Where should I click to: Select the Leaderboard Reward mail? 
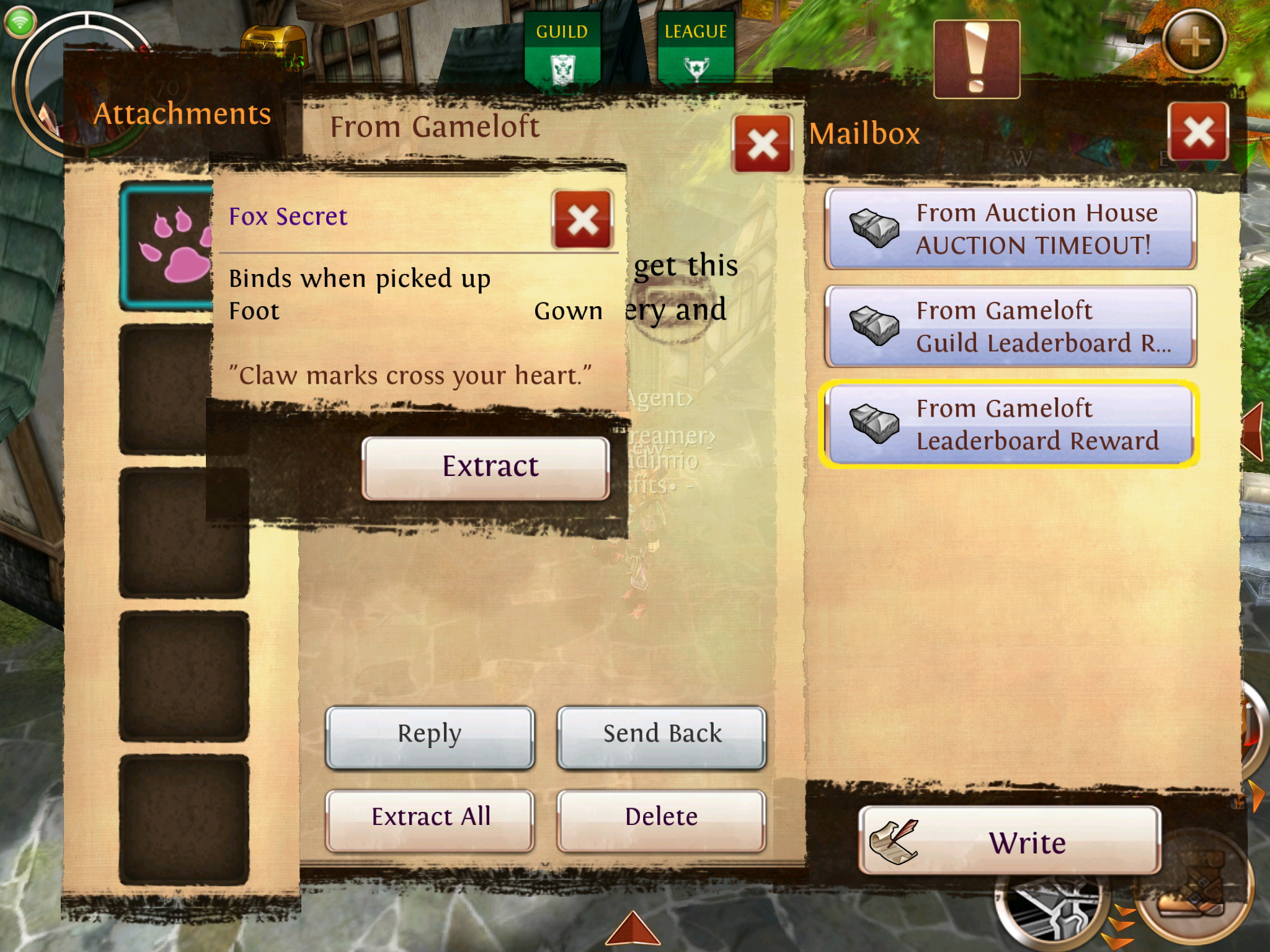[1010, 425]
